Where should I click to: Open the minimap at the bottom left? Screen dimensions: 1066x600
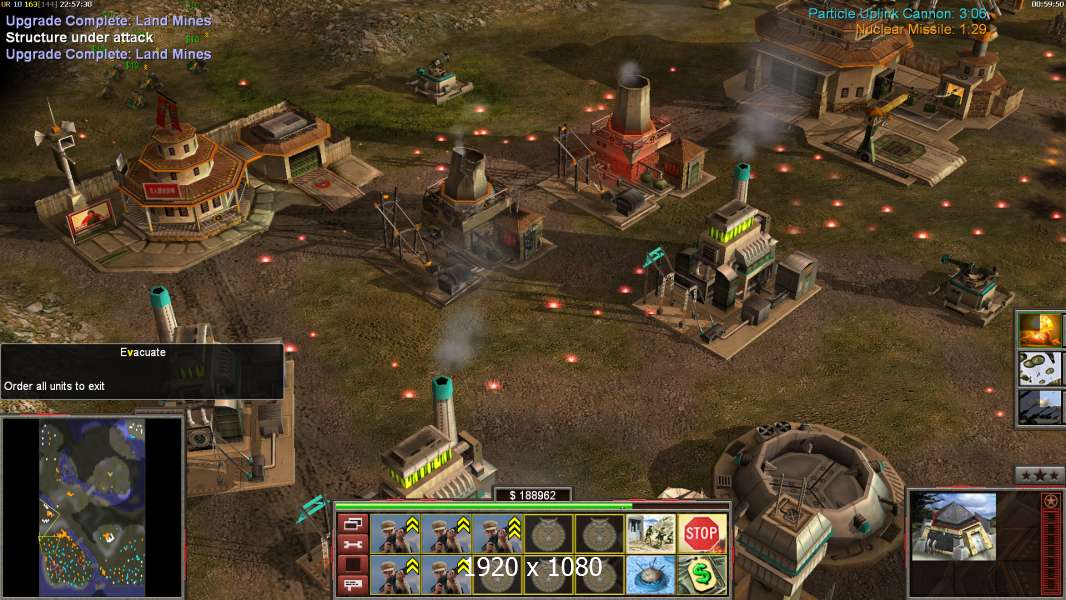(92, 507)
